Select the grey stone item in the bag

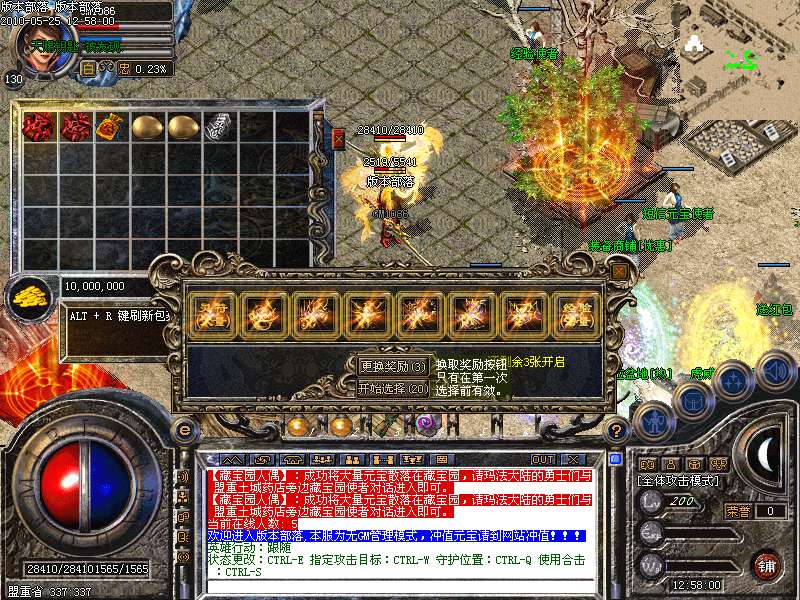219,127
